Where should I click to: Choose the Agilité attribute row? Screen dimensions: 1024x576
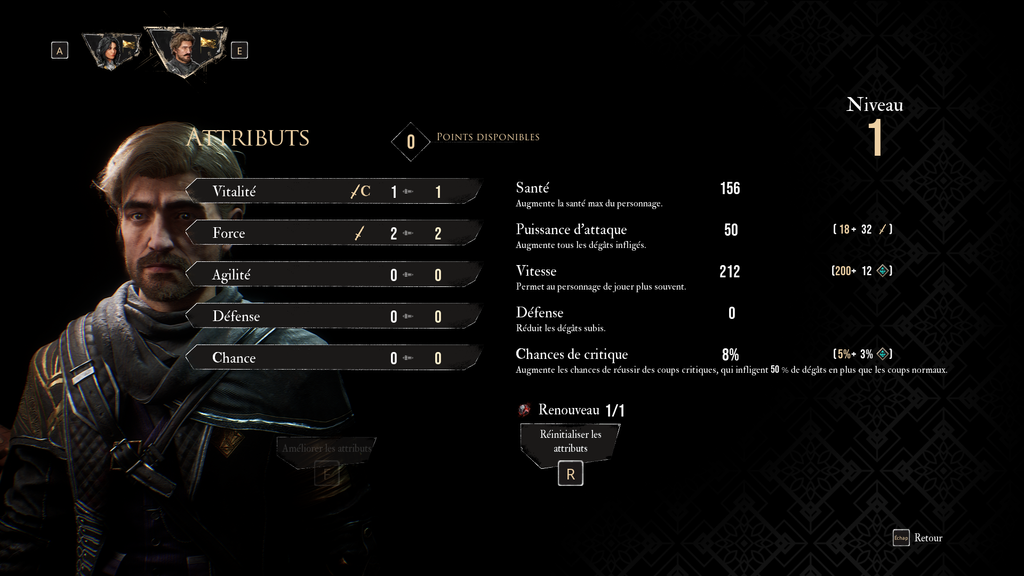coord(330,275)
